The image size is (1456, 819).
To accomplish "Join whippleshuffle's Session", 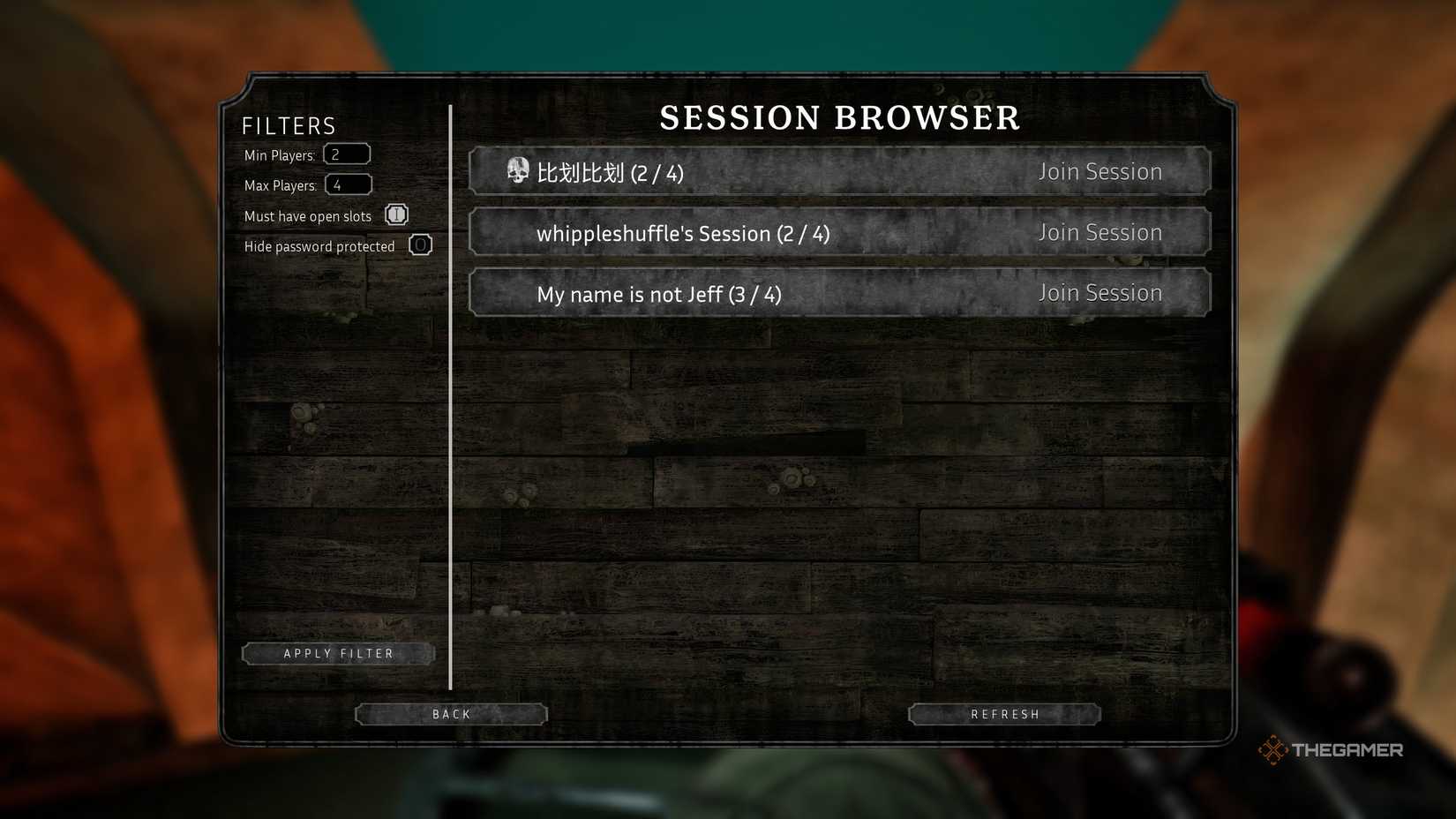I will click(x=1100, y=232).
